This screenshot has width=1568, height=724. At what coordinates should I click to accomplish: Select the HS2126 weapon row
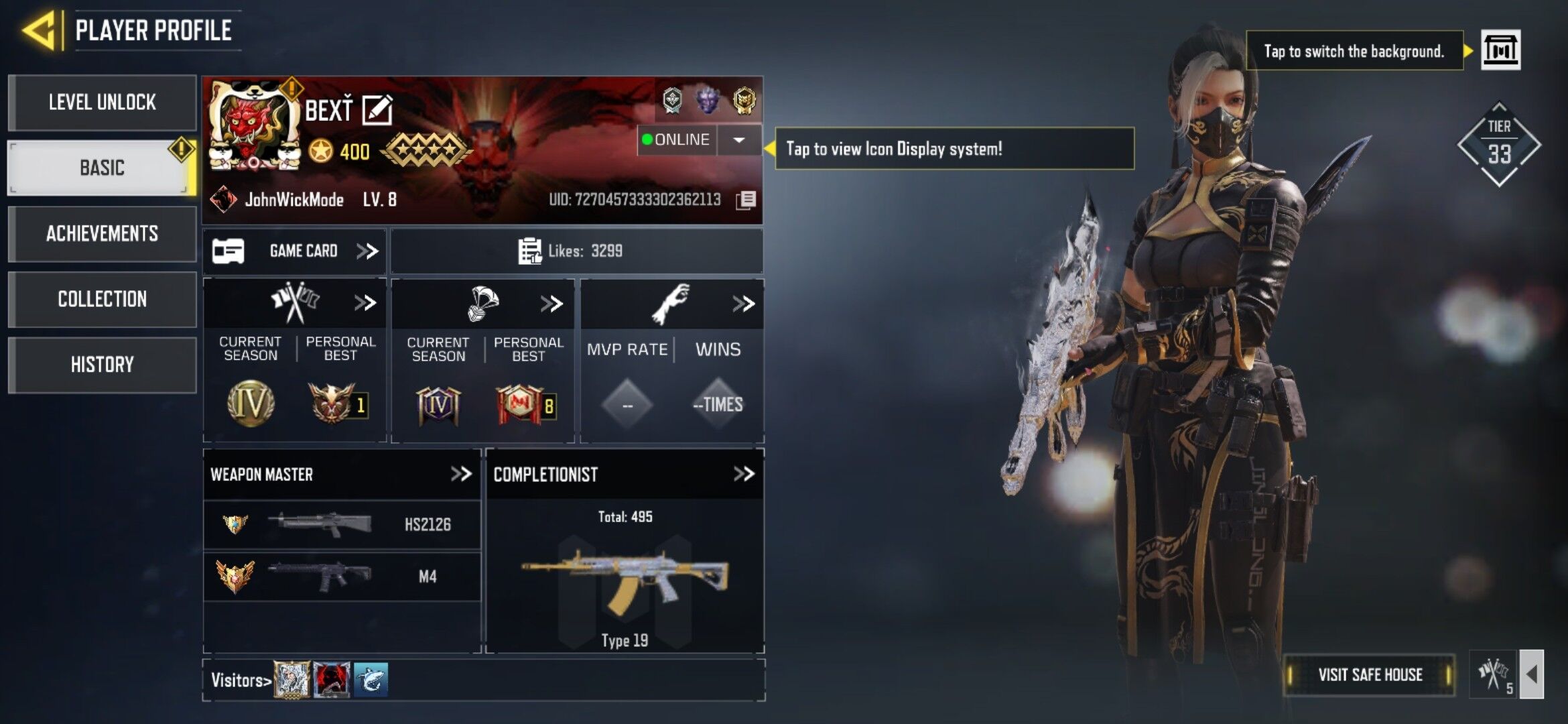342,524
